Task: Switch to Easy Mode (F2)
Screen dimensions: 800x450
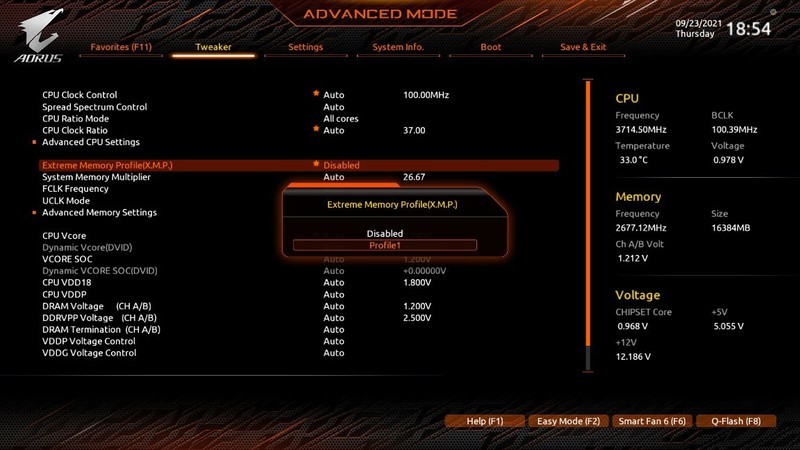Action: 567,422
